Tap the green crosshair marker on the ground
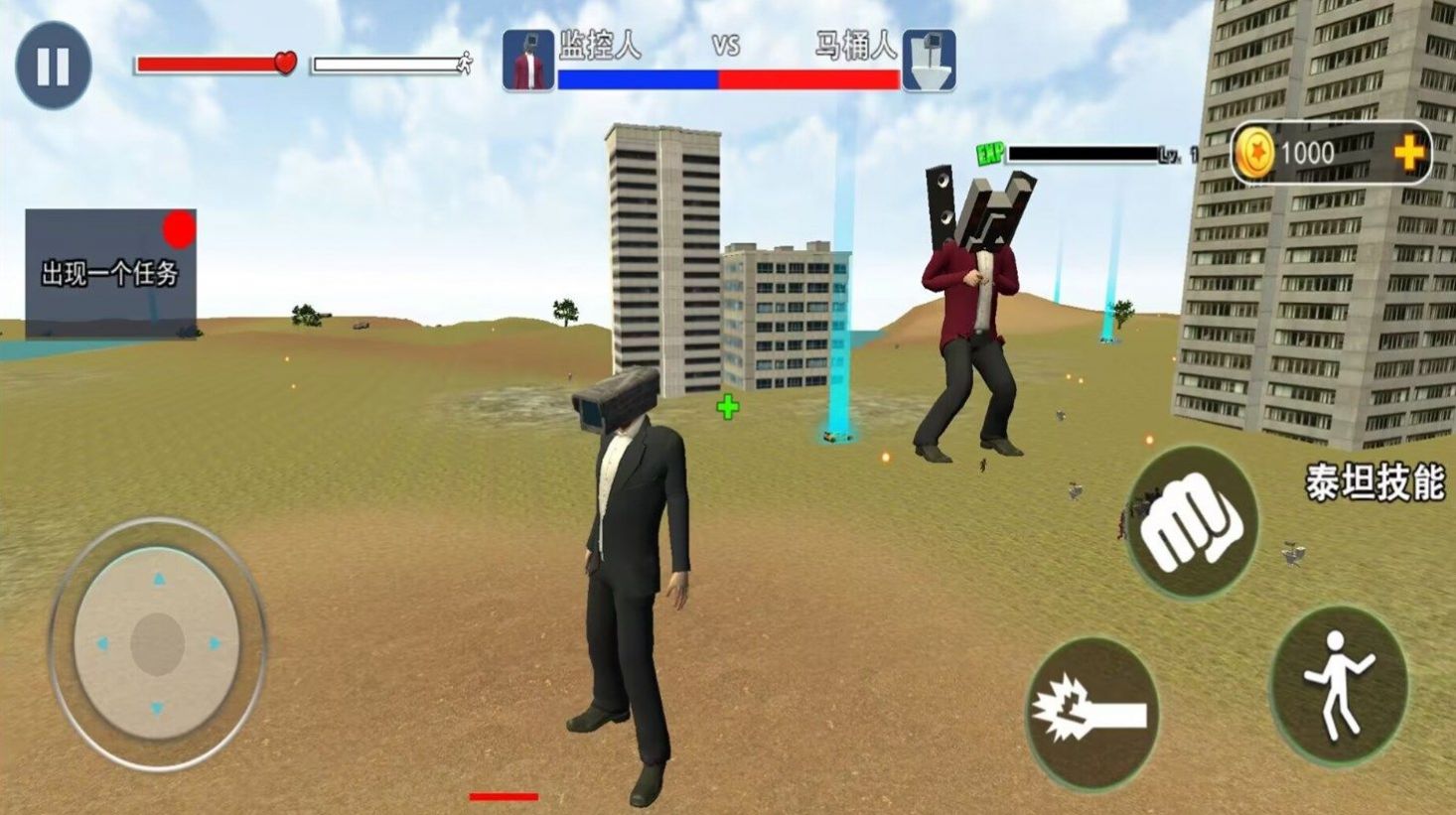This screenshot has height=815, width=1456. click(x=728, y=405)
